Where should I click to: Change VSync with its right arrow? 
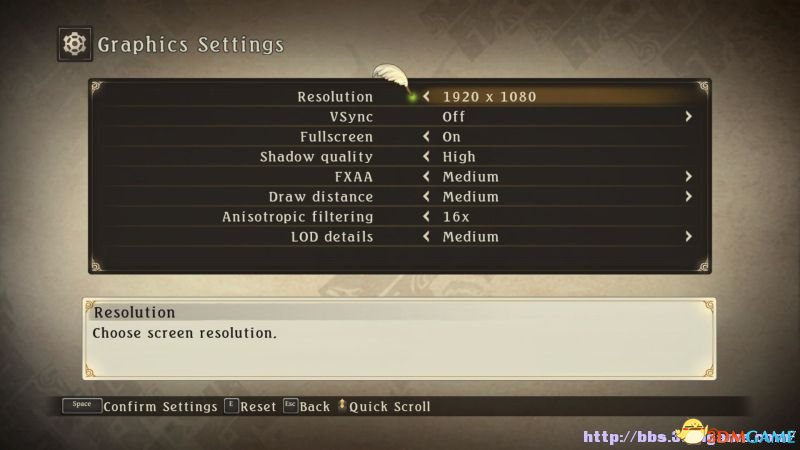coord(688,117)
